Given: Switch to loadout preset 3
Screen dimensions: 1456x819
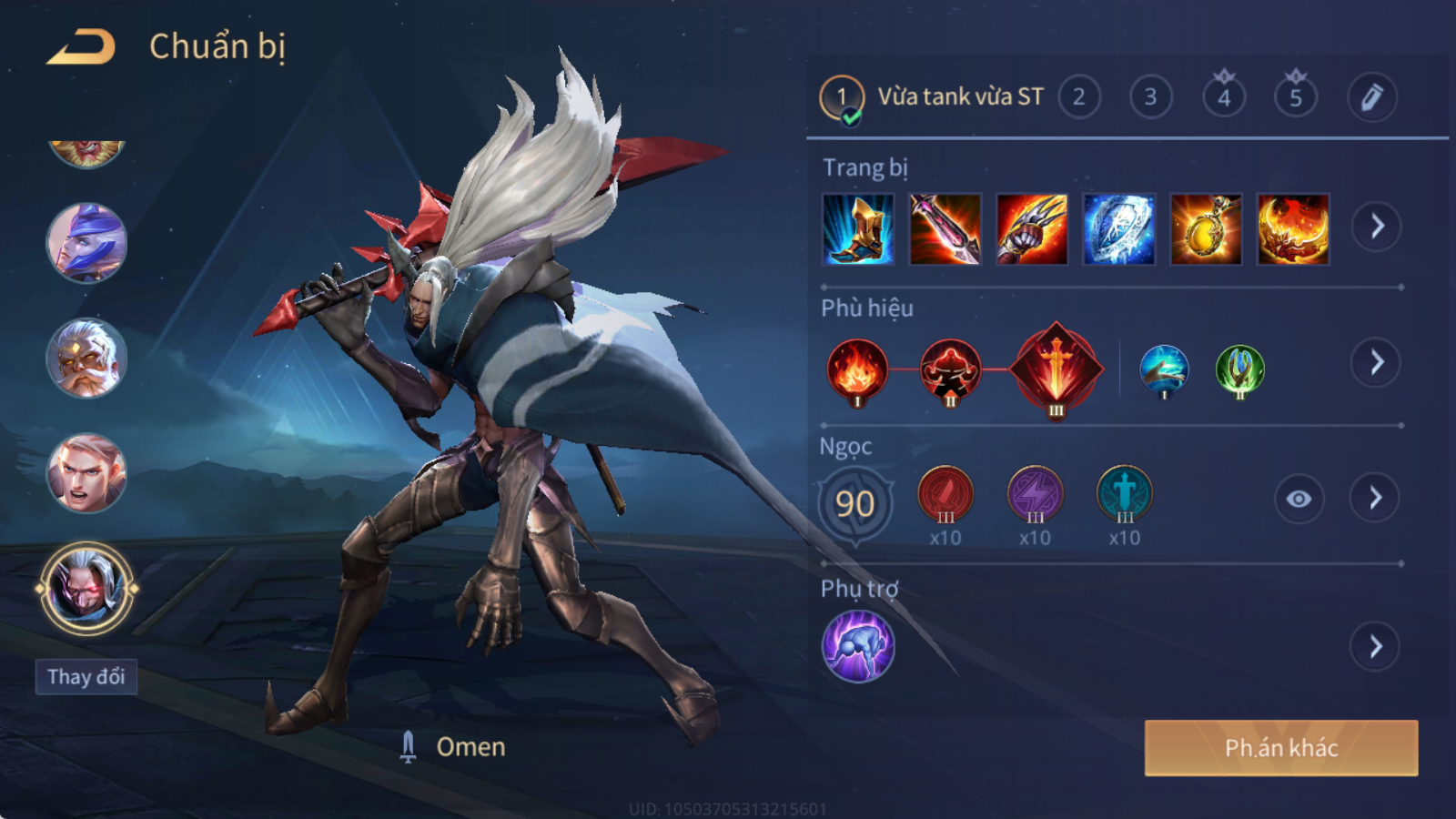Looking at the screenshot, I should pyautogui.click(x=1150, y=97).
